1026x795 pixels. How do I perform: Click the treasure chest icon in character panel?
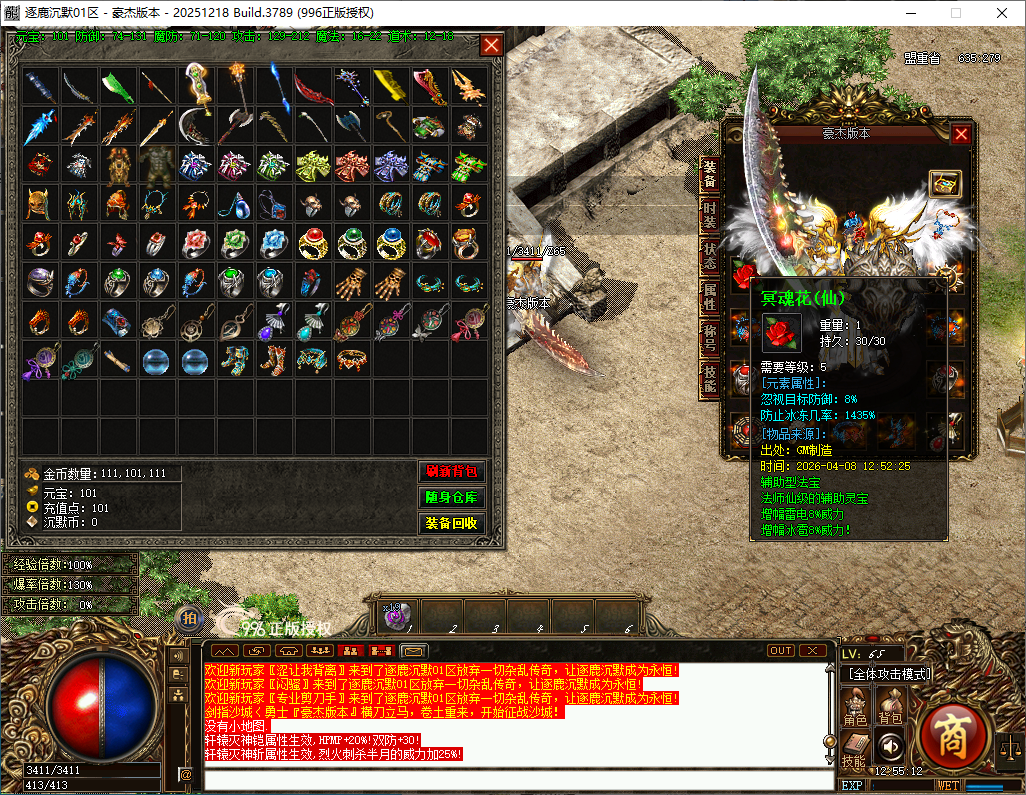pyautogui.click(x=945, y=183)
